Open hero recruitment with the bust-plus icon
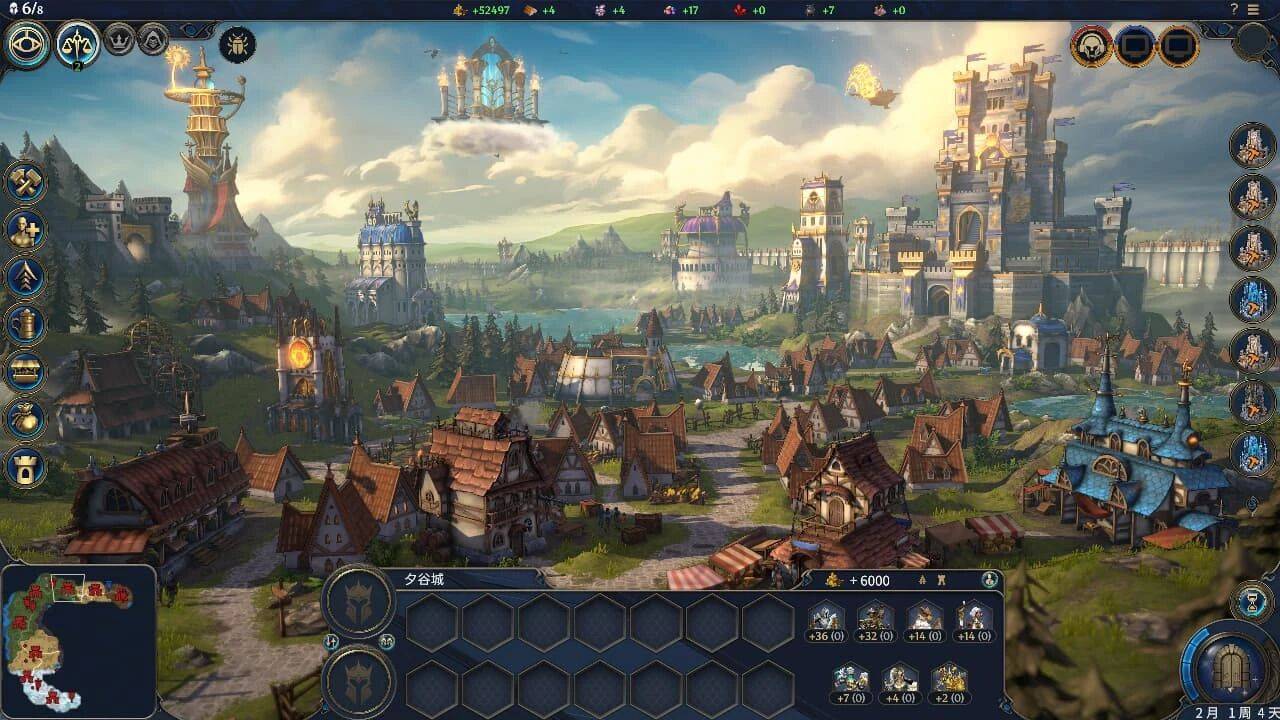Image resolution: width=1280 pixels, height=720 pixels. tap(26, 230)
